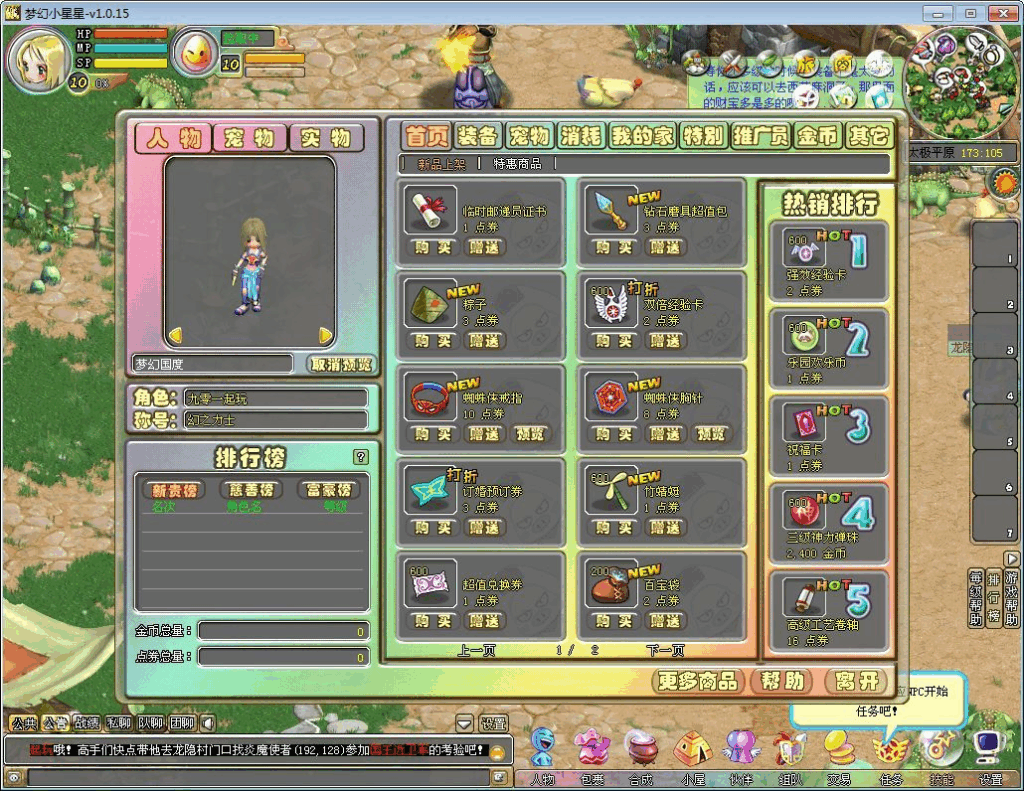Preview the 蜘蛛侠戒指 item
The image size is (1024, 791).
pos(529,434)
